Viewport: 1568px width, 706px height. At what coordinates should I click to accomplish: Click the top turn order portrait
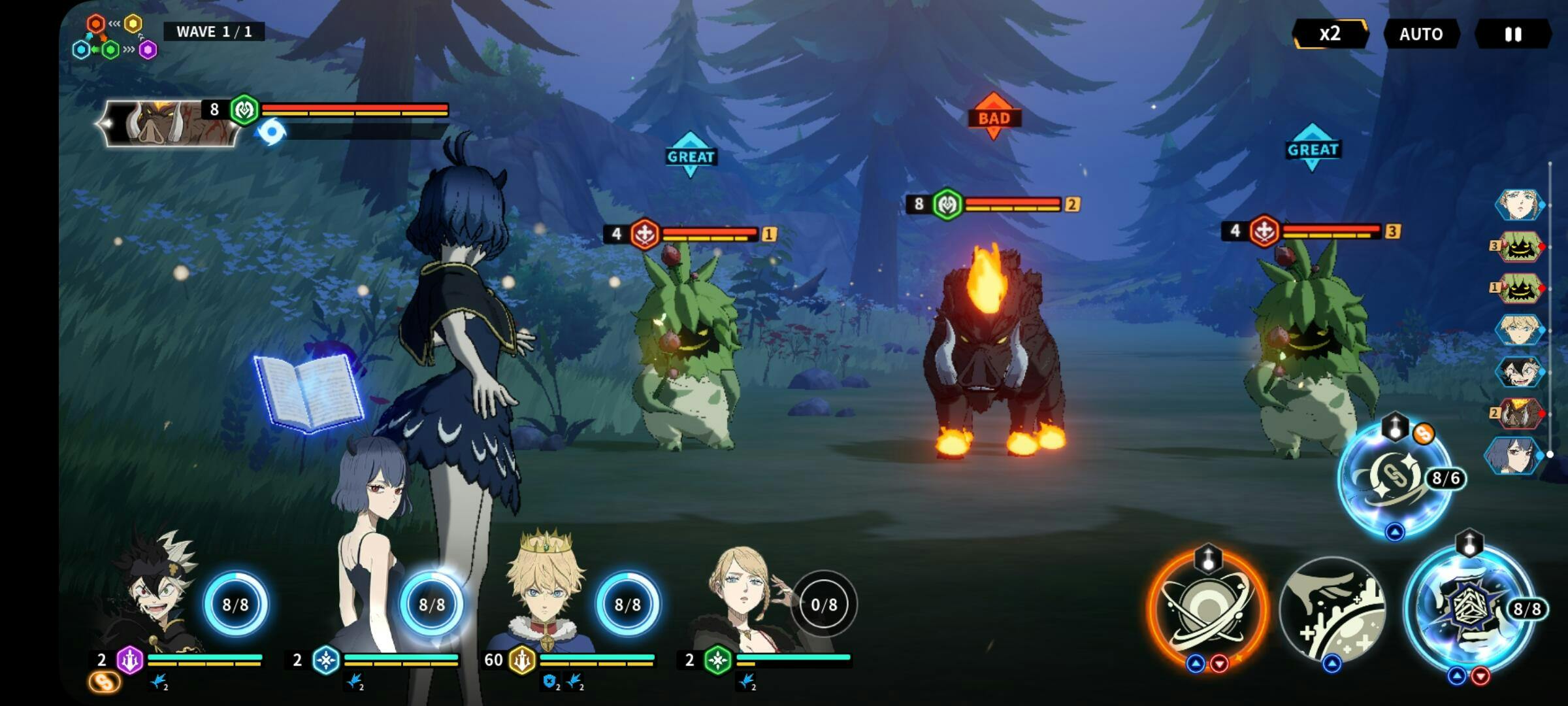click(x=1518, y=205)
